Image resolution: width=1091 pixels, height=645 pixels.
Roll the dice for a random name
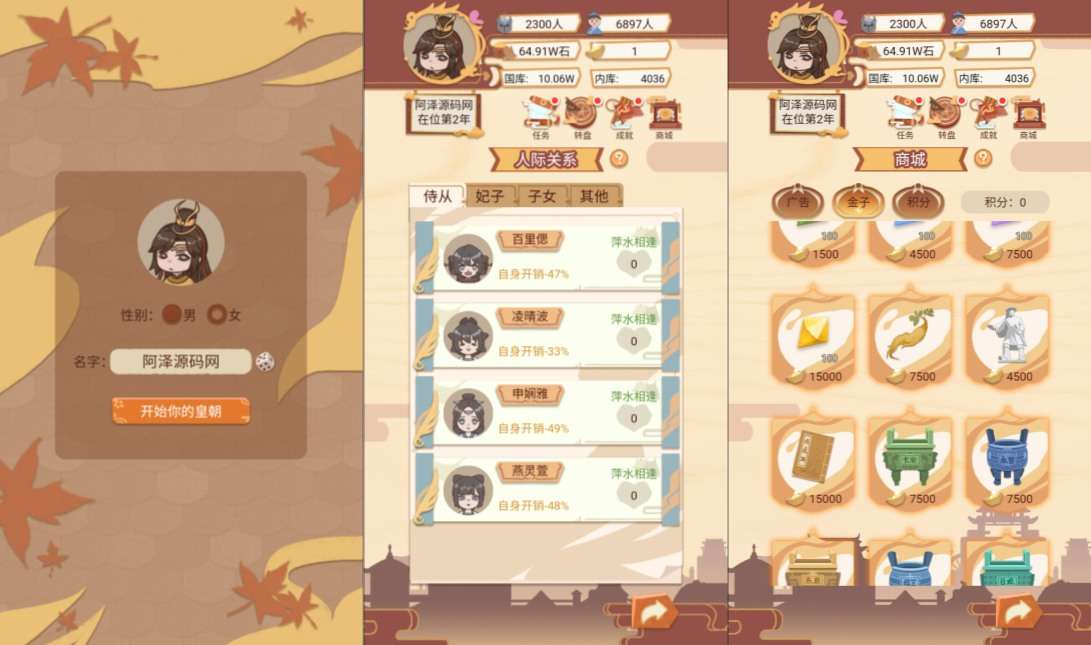265,362
